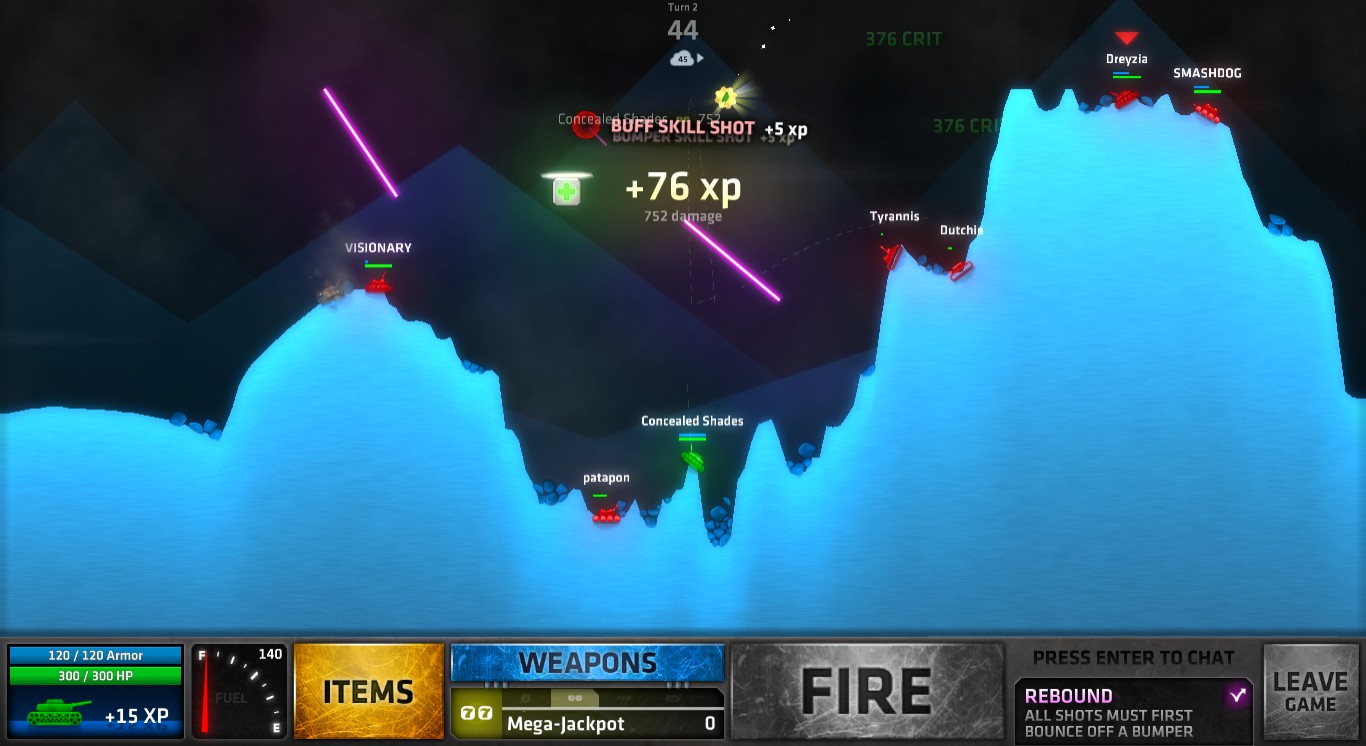Expand the WEAPONS panel
1366x746 pixels.
(587, 662)
